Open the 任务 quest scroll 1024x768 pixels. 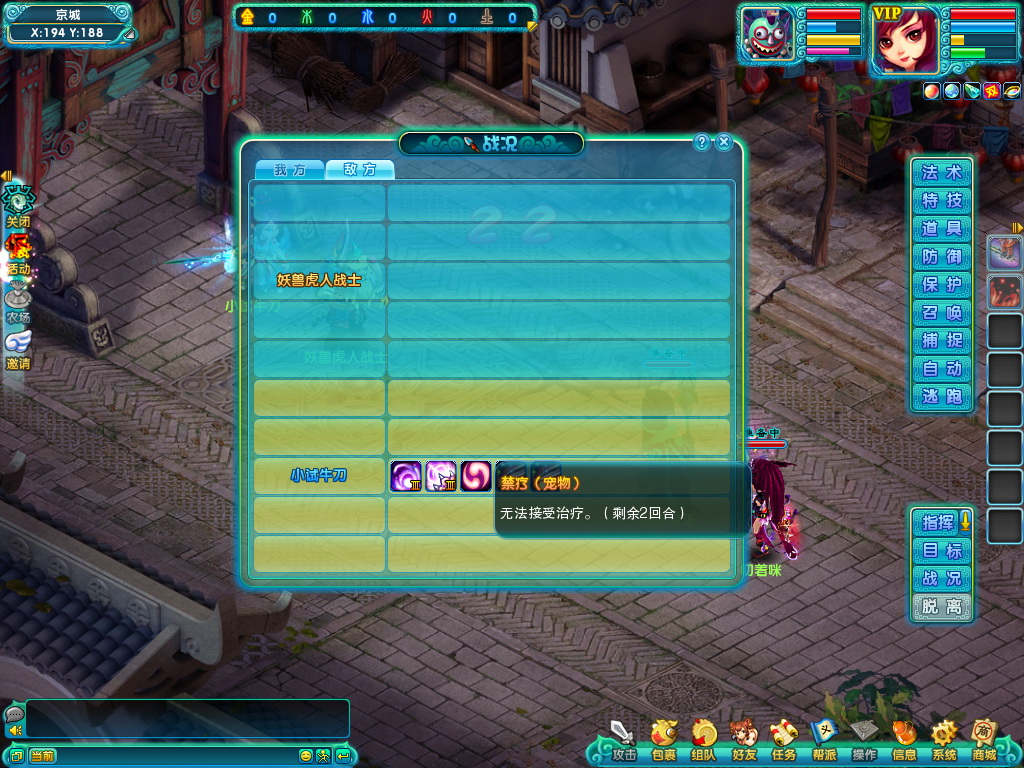click(783, 742)
